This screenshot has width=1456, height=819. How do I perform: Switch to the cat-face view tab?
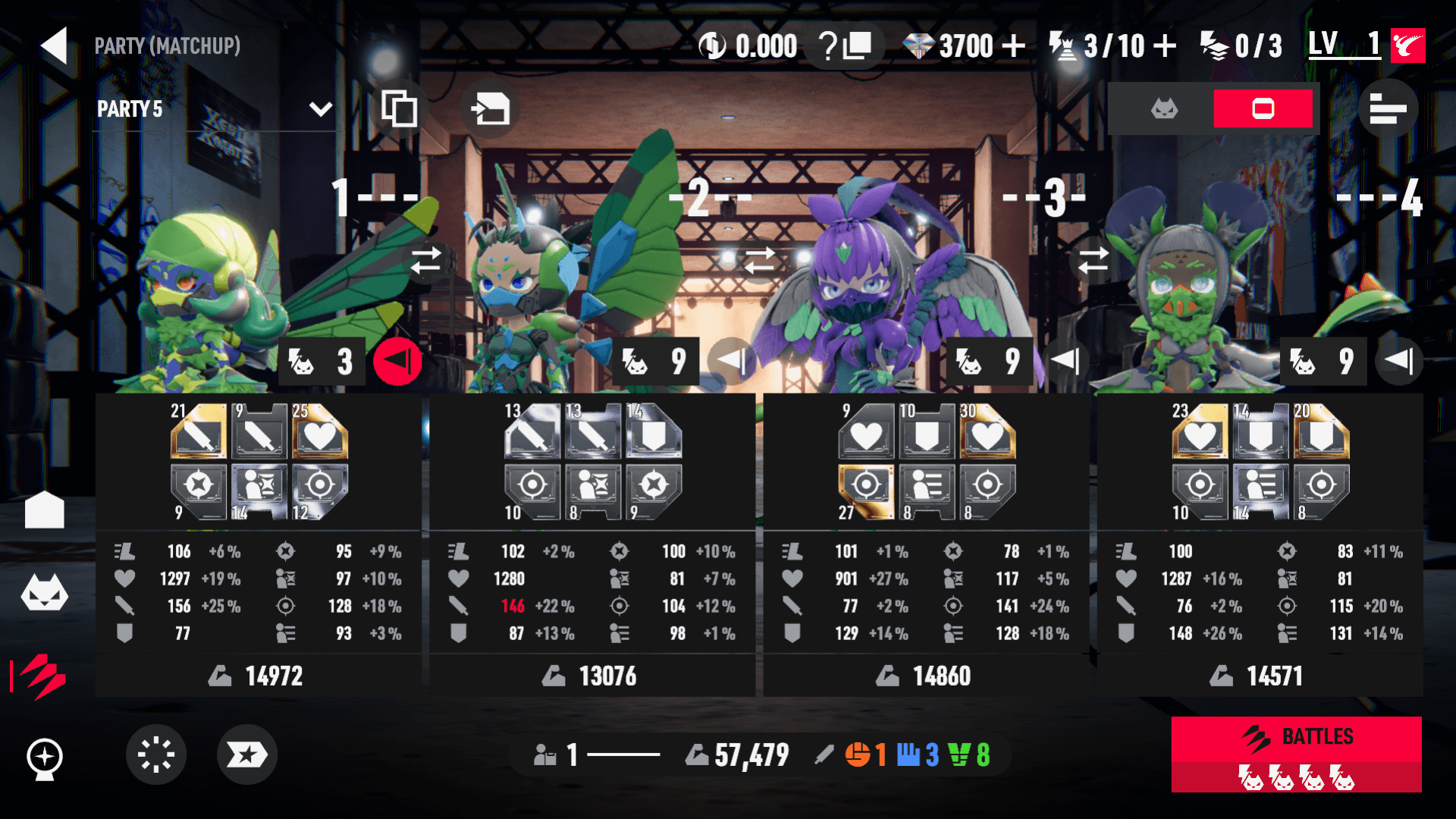point(1164,109)
